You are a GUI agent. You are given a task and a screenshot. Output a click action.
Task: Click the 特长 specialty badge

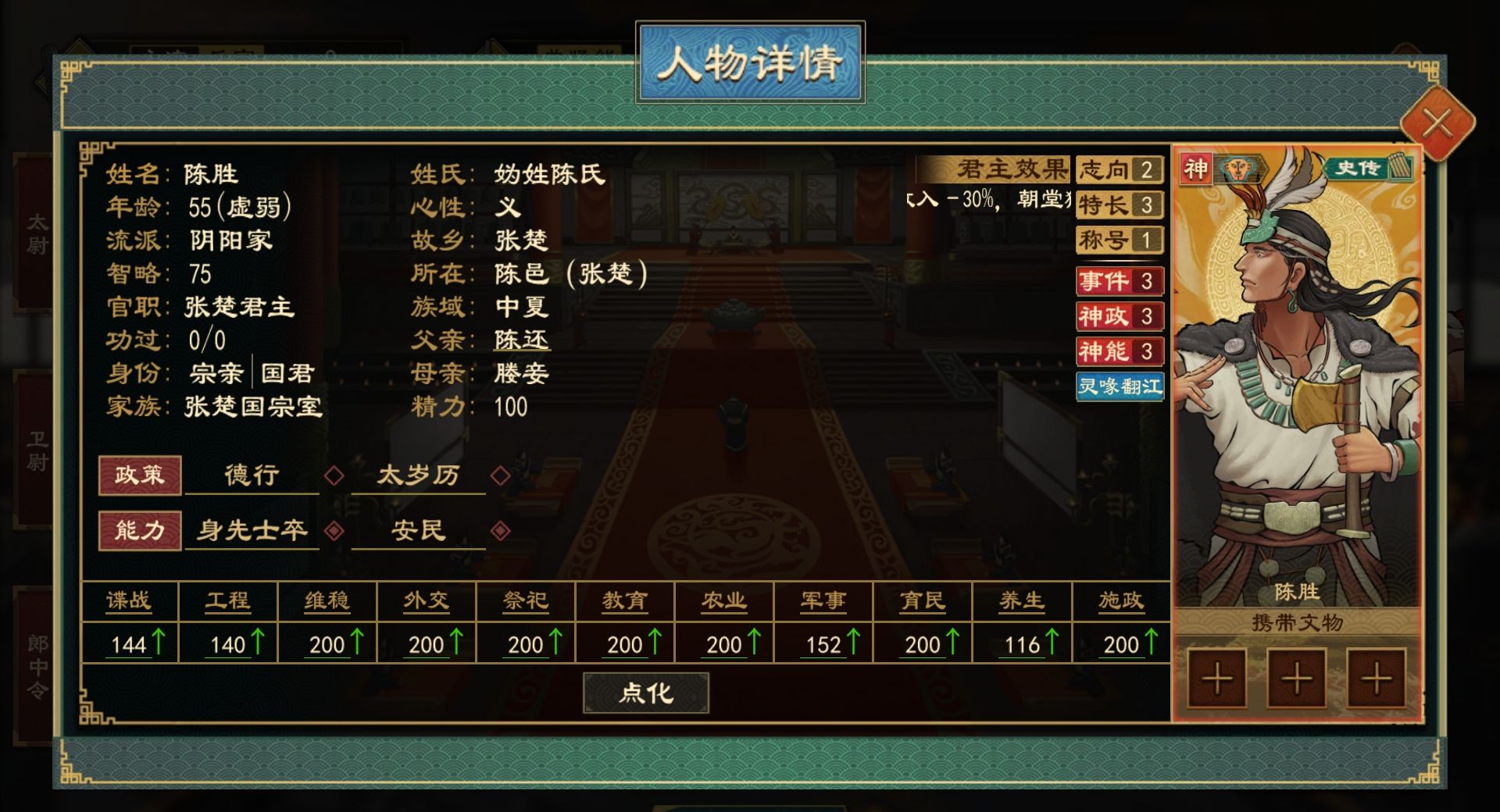point(1120,205)
